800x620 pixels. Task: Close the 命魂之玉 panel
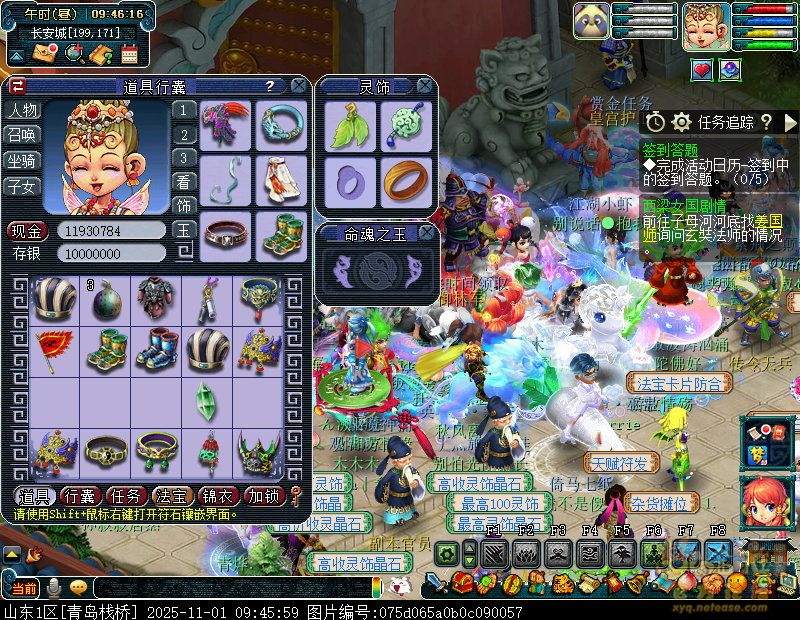(425, 233)
